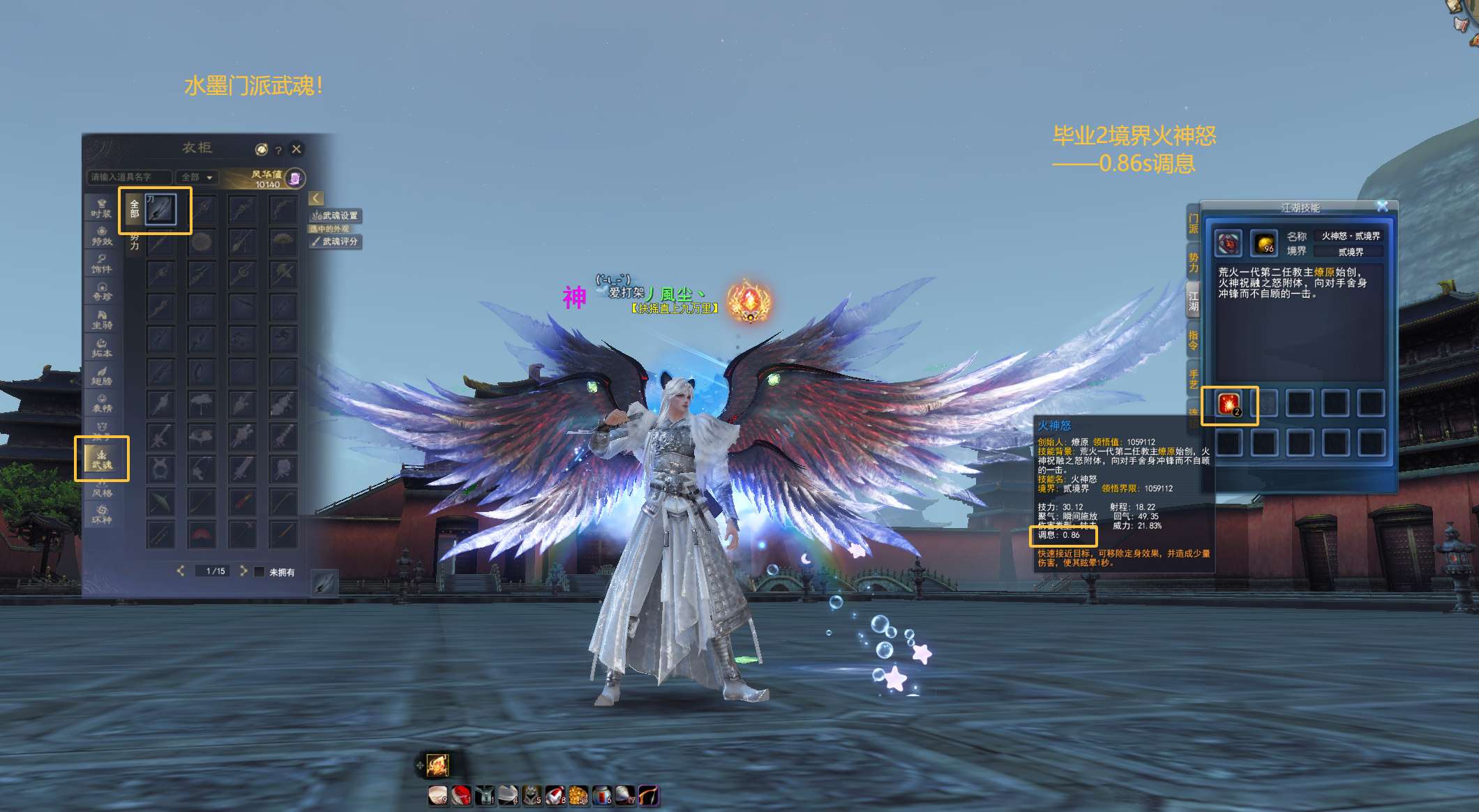The image size is (1479, 812).
Task: Switch to the 门派 skills tab
Action: 1193,223
